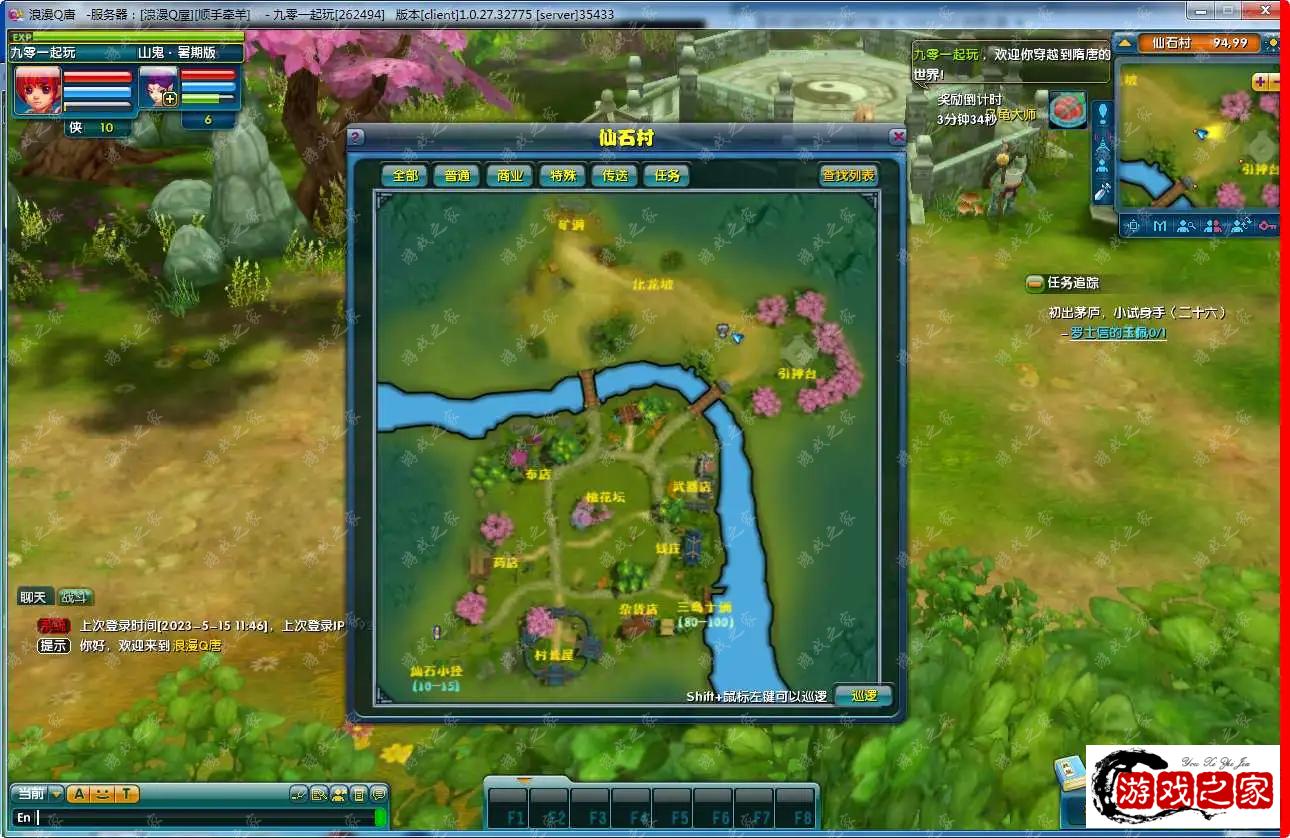The height and width of the screenshot is (838, 1290).
Task: Click the 罗士信的玉佩 quest tracker link
Action: click(1116, 333)
